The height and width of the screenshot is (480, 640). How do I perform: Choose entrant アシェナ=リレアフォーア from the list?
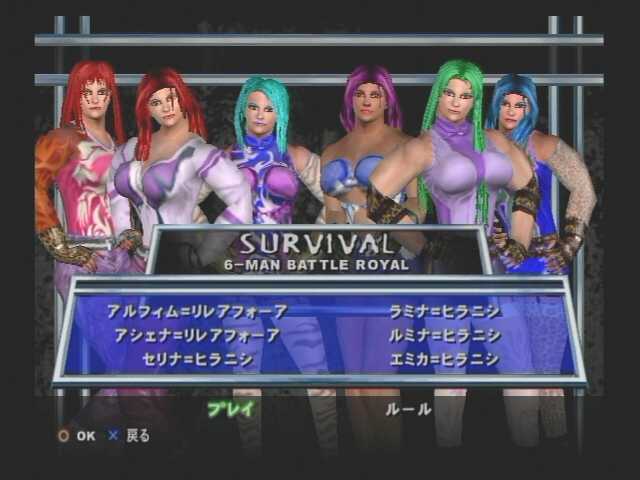pos(196,335)
